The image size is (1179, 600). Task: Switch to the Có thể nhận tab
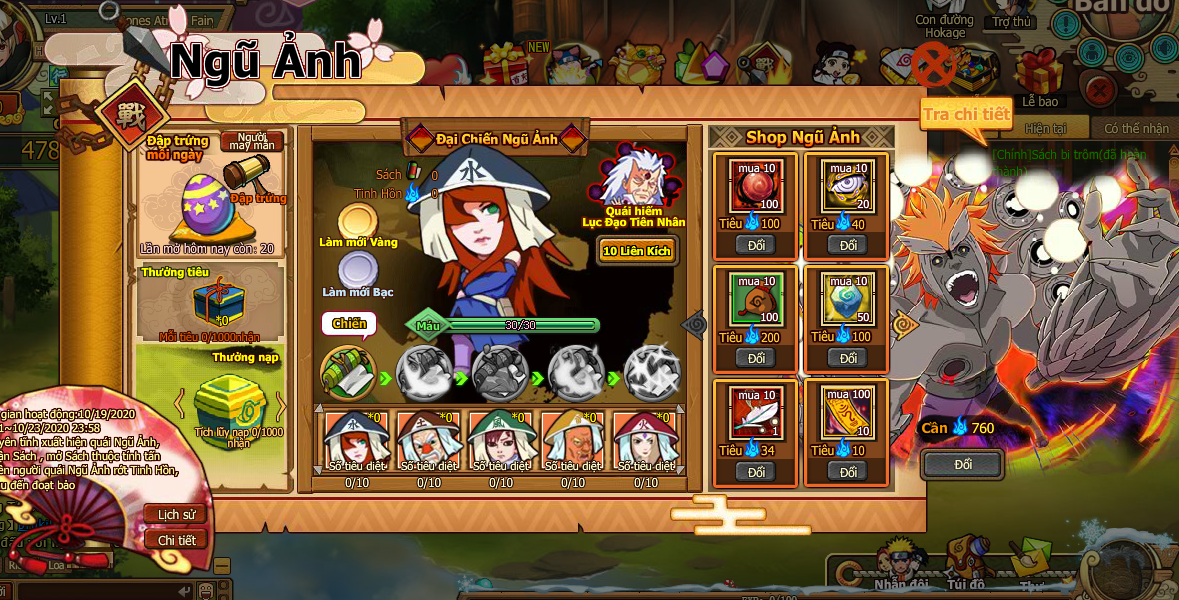[1135, 129]
